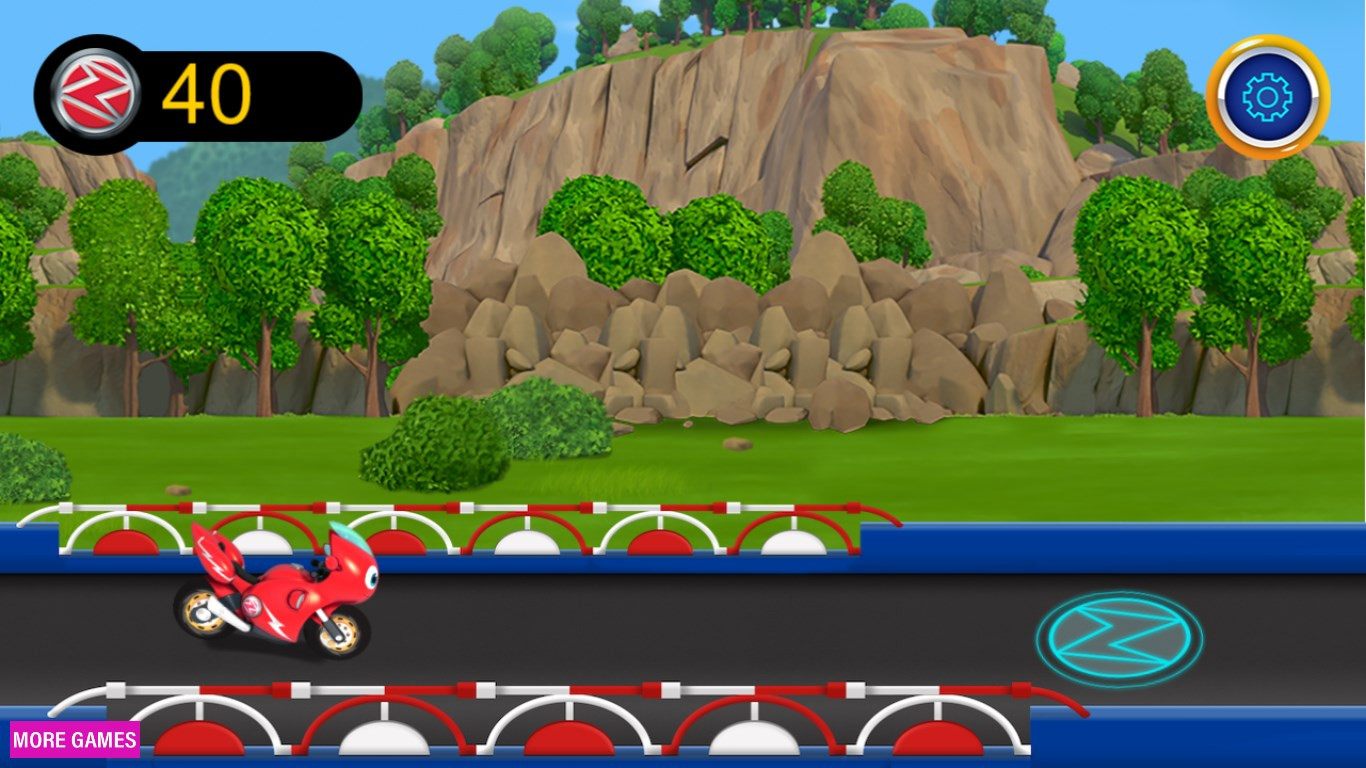Open the gear settings button
The image size is (1366, 768).
pos(1267,97)
